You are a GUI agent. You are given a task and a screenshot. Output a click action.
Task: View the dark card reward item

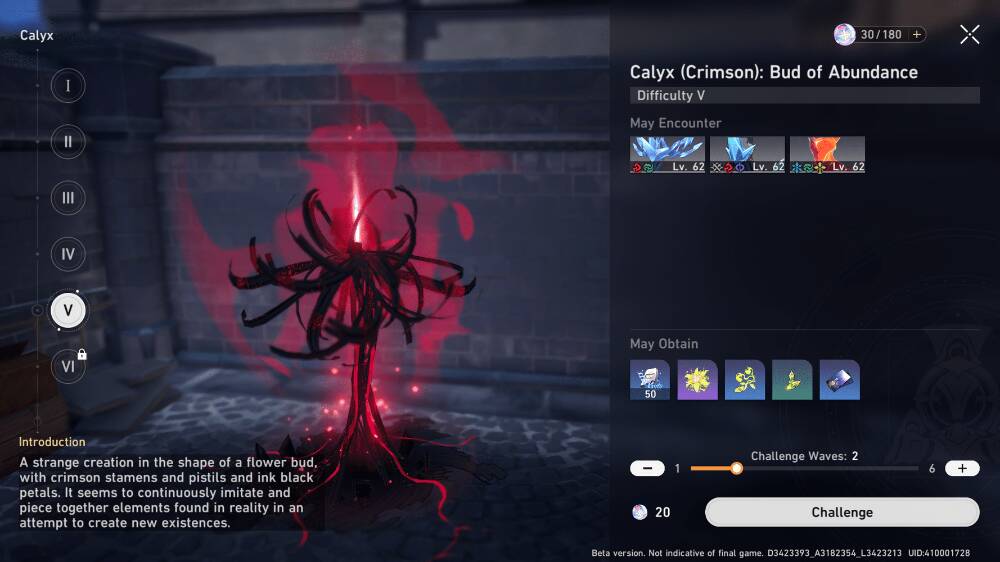(839, 380)
